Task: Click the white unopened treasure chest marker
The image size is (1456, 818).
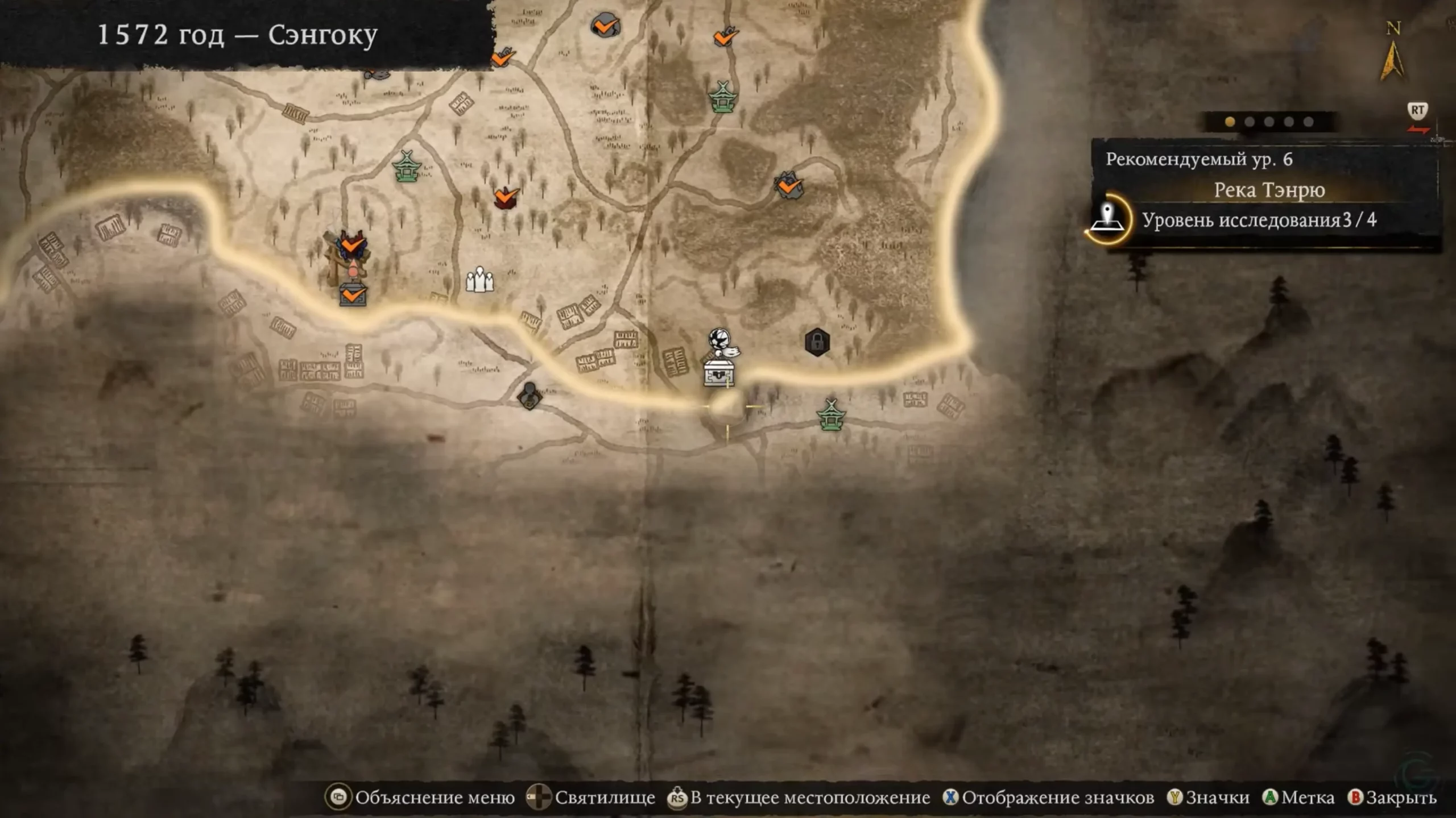Action: point(719,373)
